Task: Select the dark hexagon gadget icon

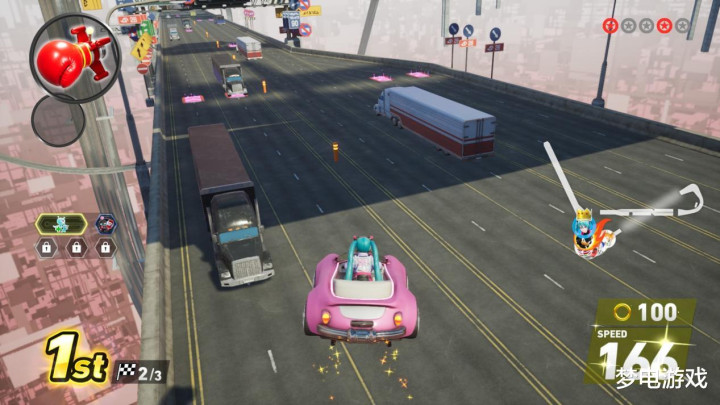Action: 105,224
